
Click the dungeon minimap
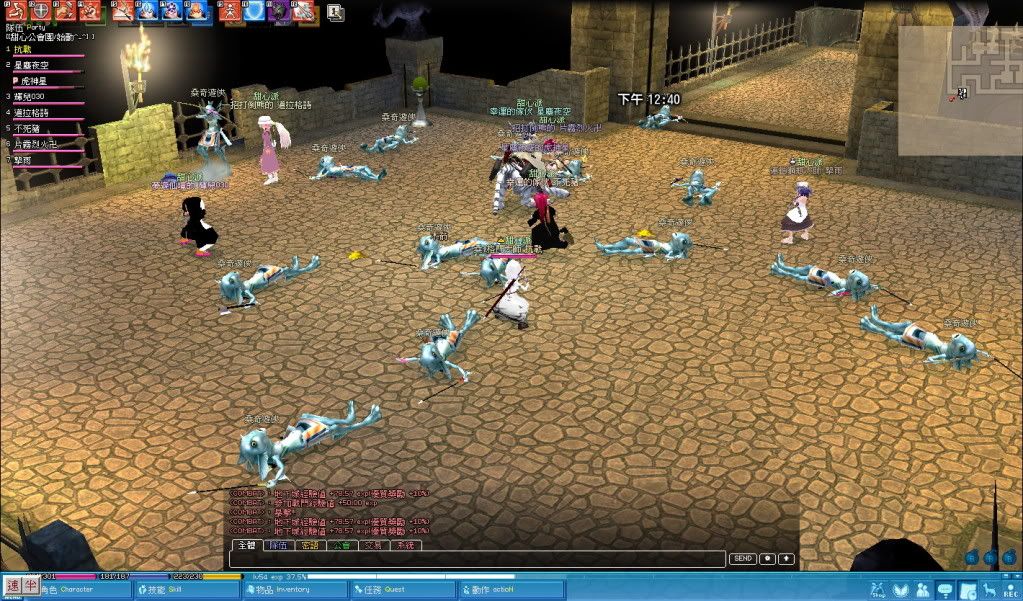click(x=960, y=90)
